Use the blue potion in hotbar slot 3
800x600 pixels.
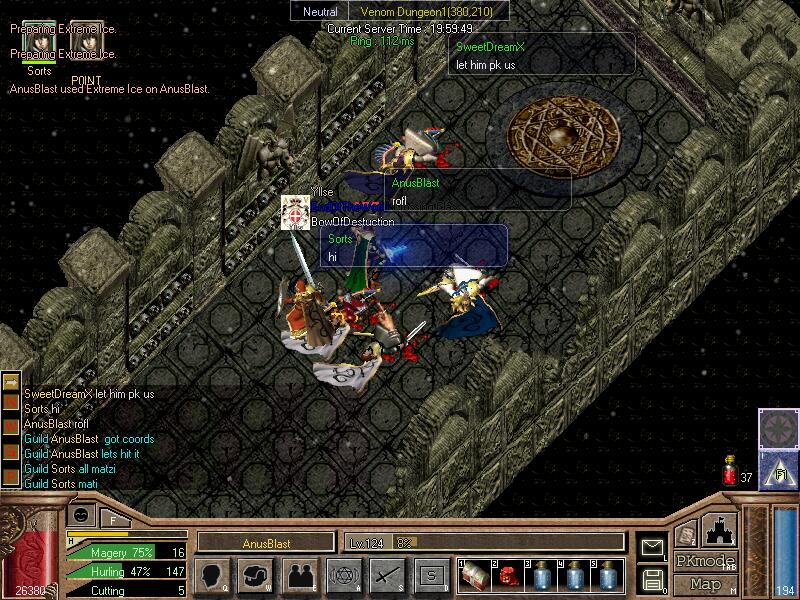(541, 575)
